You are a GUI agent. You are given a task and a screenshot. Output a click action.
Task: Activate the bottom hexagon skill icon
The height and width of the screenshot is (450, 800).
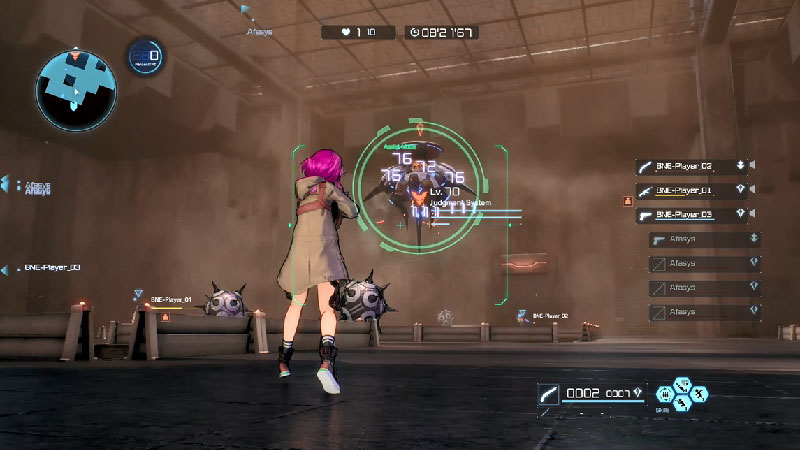(x=683, y=402)
